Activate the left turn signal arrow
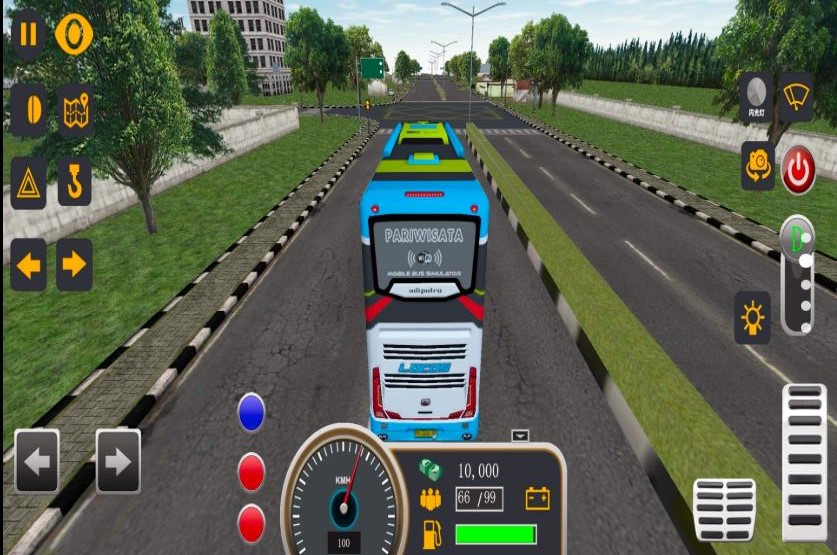 (28, 265)
